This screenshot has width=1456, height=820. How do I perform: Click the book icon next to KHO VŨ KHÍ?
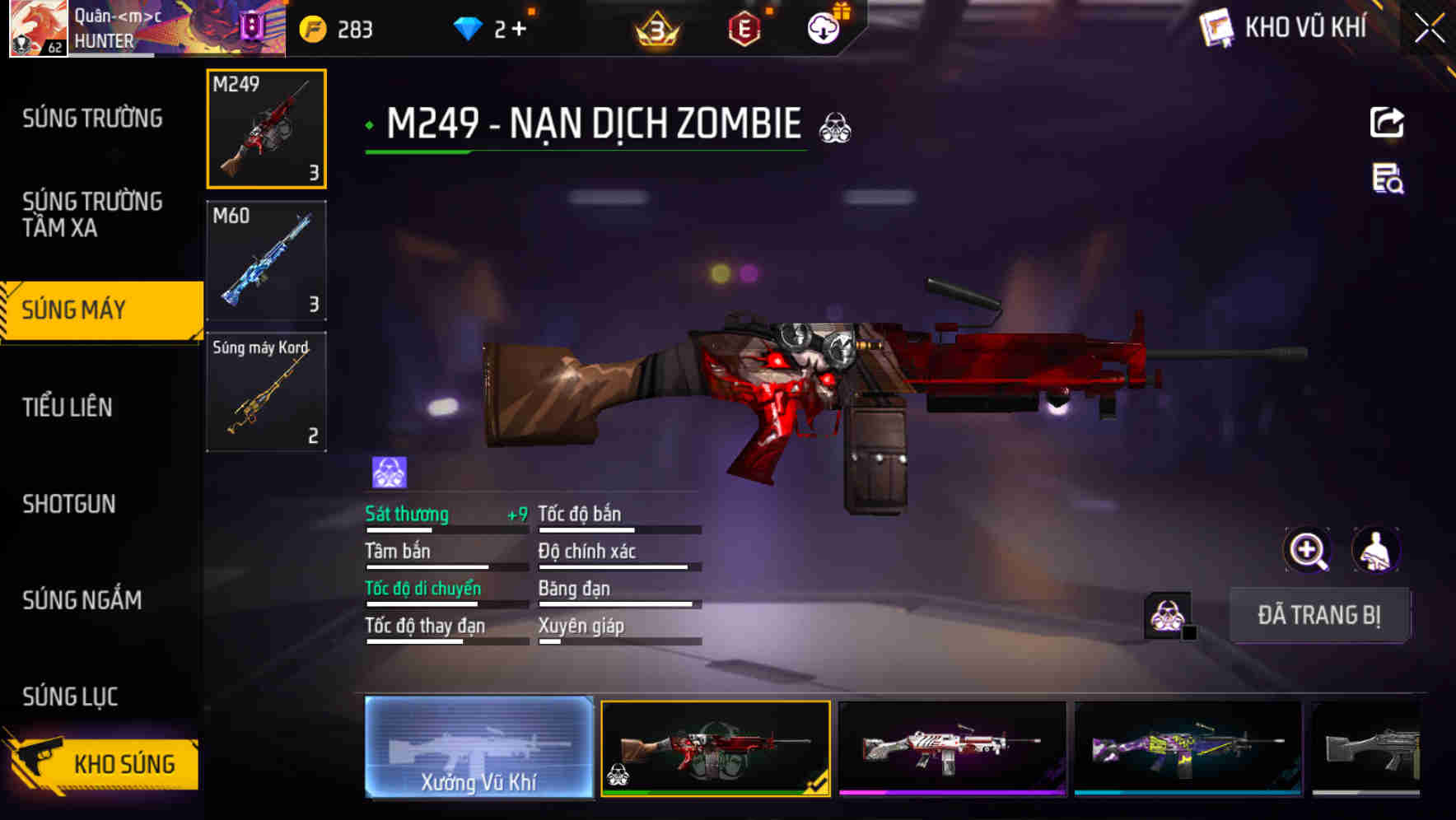pos(1215,27)
